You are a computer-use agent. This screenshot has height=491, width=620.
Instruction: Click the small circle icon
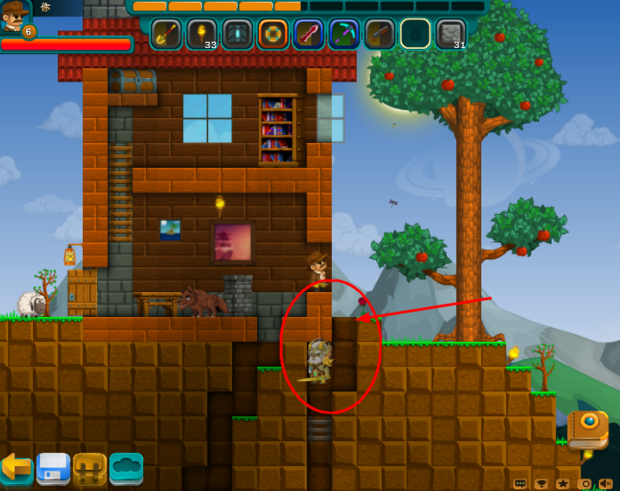tap(586, 483)
